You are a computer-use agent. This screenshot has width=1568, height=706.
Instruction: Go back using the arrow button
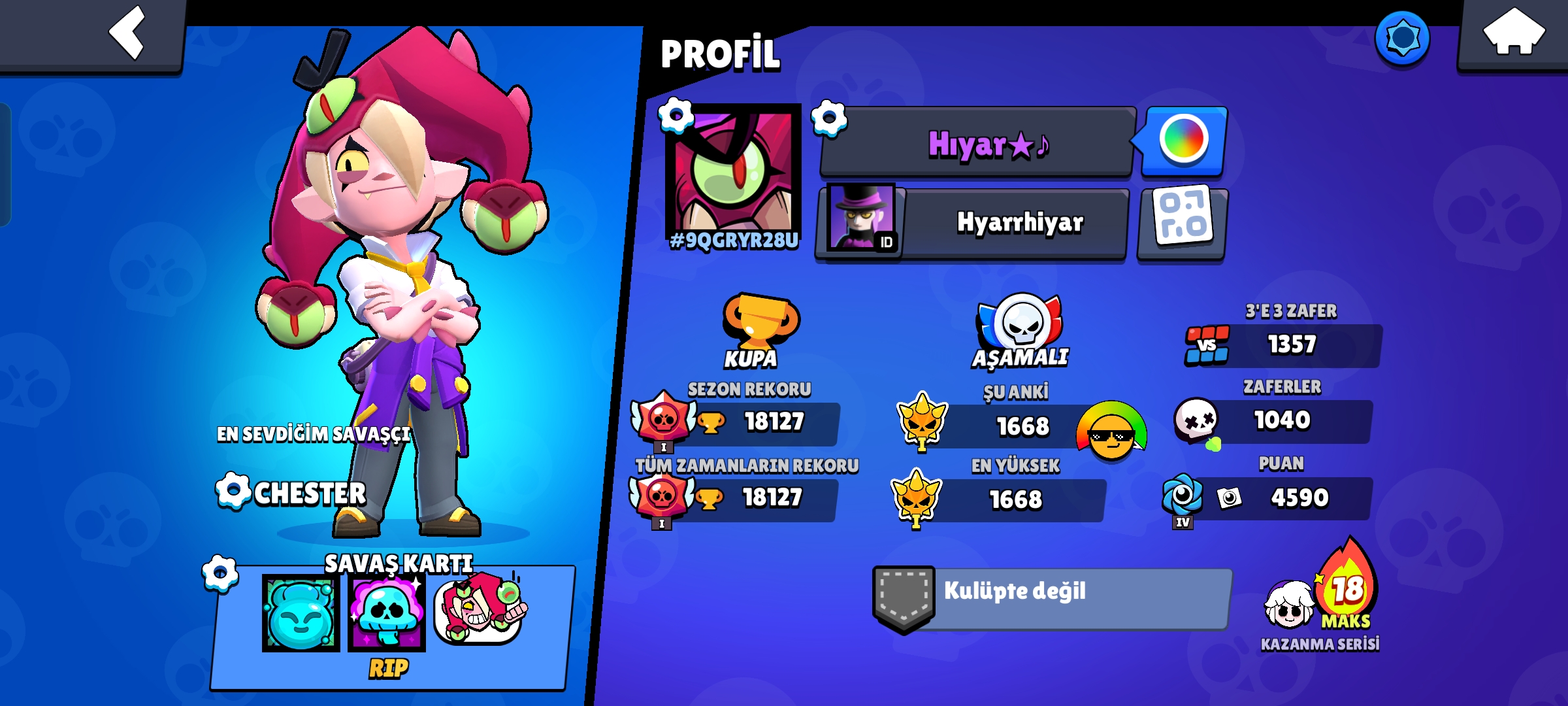click(127, 33)
